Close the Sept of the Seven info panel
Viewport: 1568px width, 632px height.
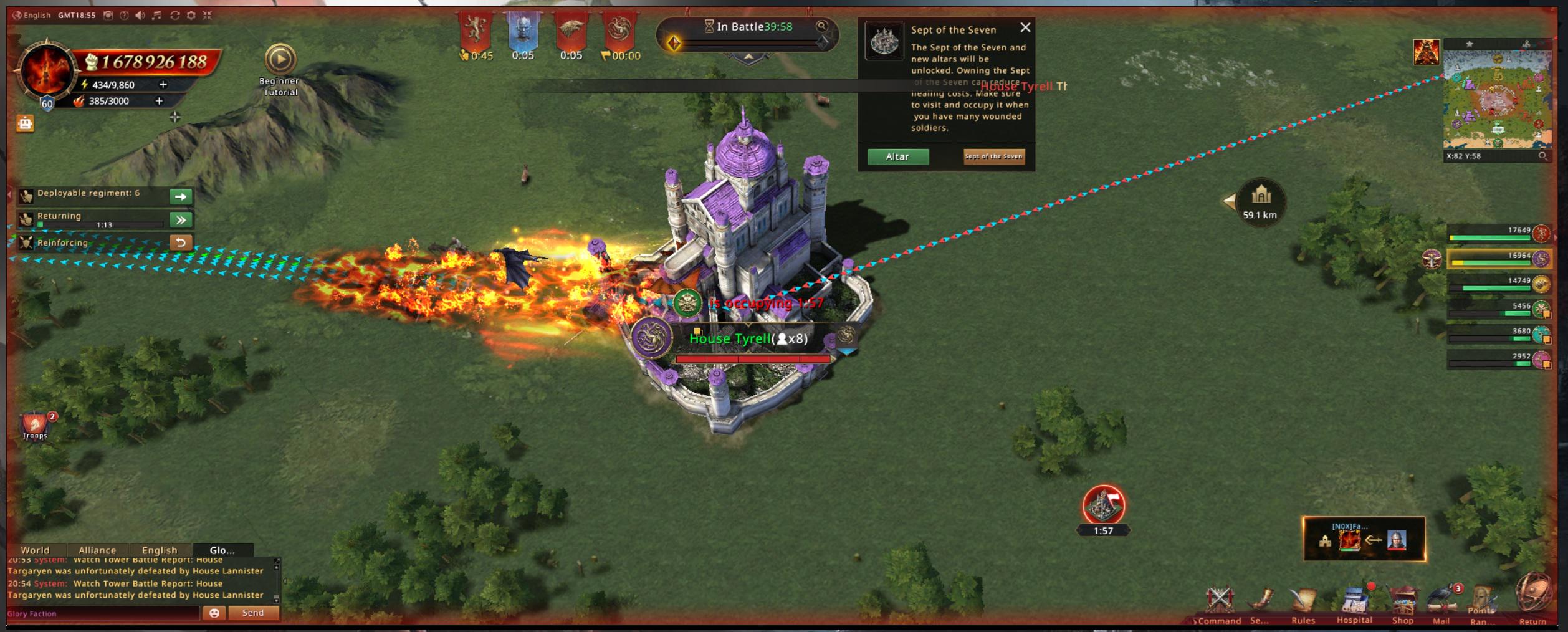1025,27
